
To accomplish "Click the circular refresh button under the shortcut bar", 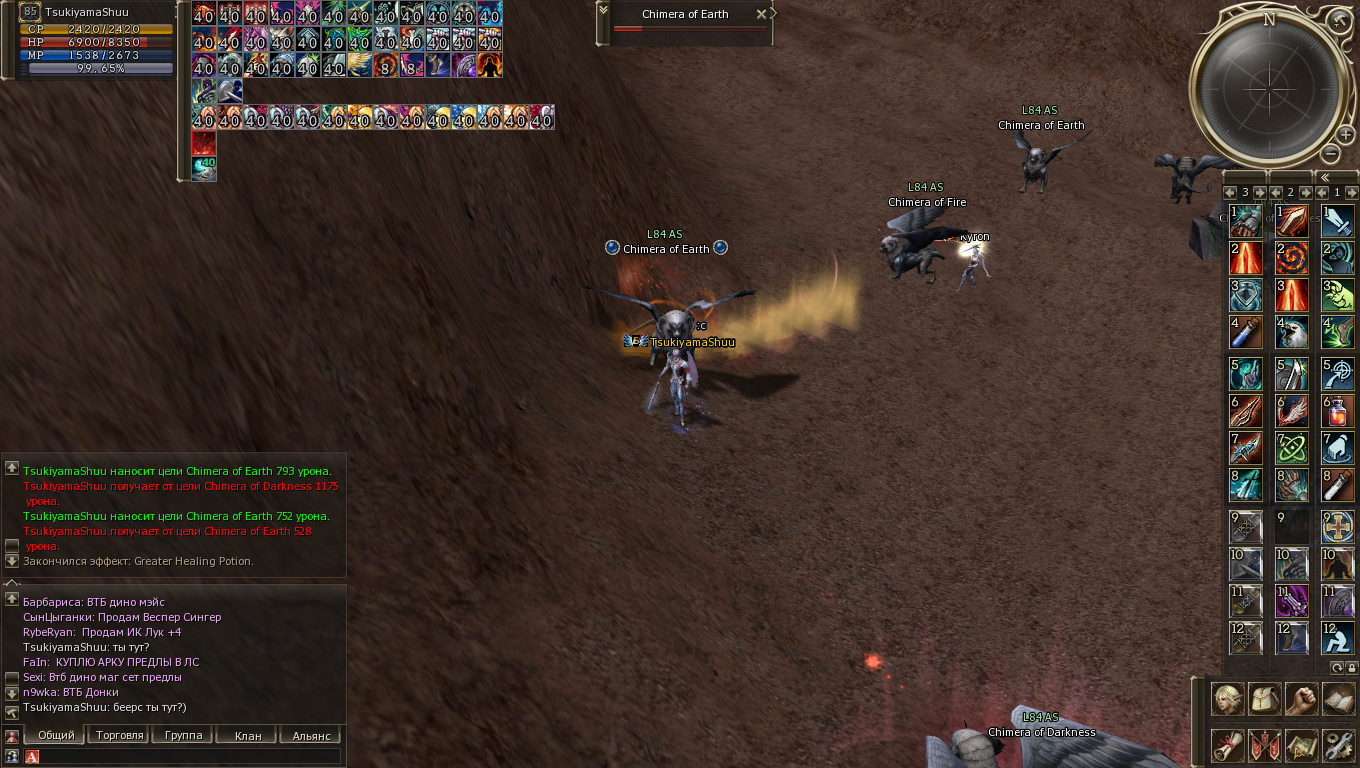I will (x=1337, y=667).
